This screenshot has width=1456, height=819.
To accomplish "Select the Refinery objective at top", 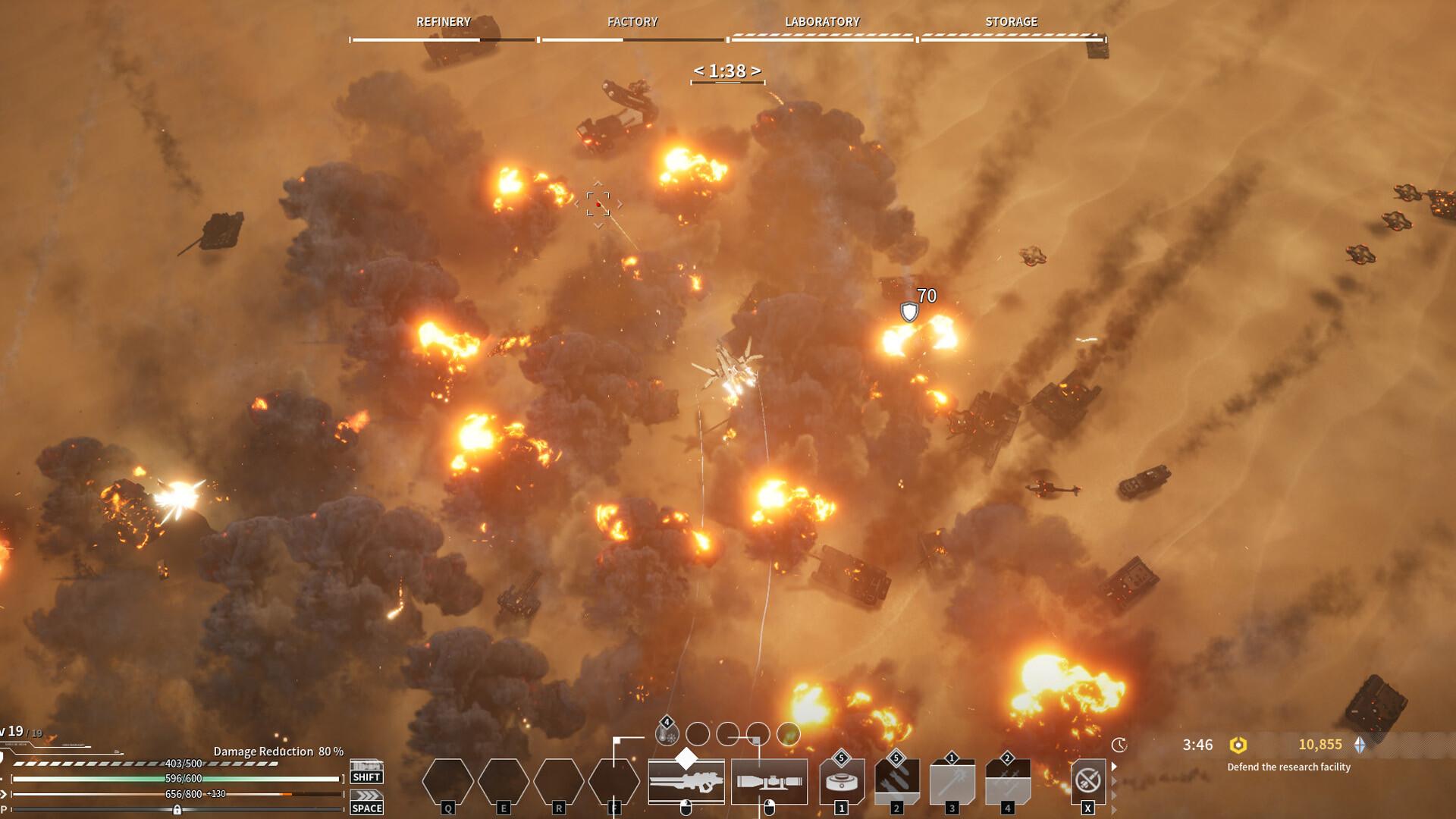I will point(443,22).
